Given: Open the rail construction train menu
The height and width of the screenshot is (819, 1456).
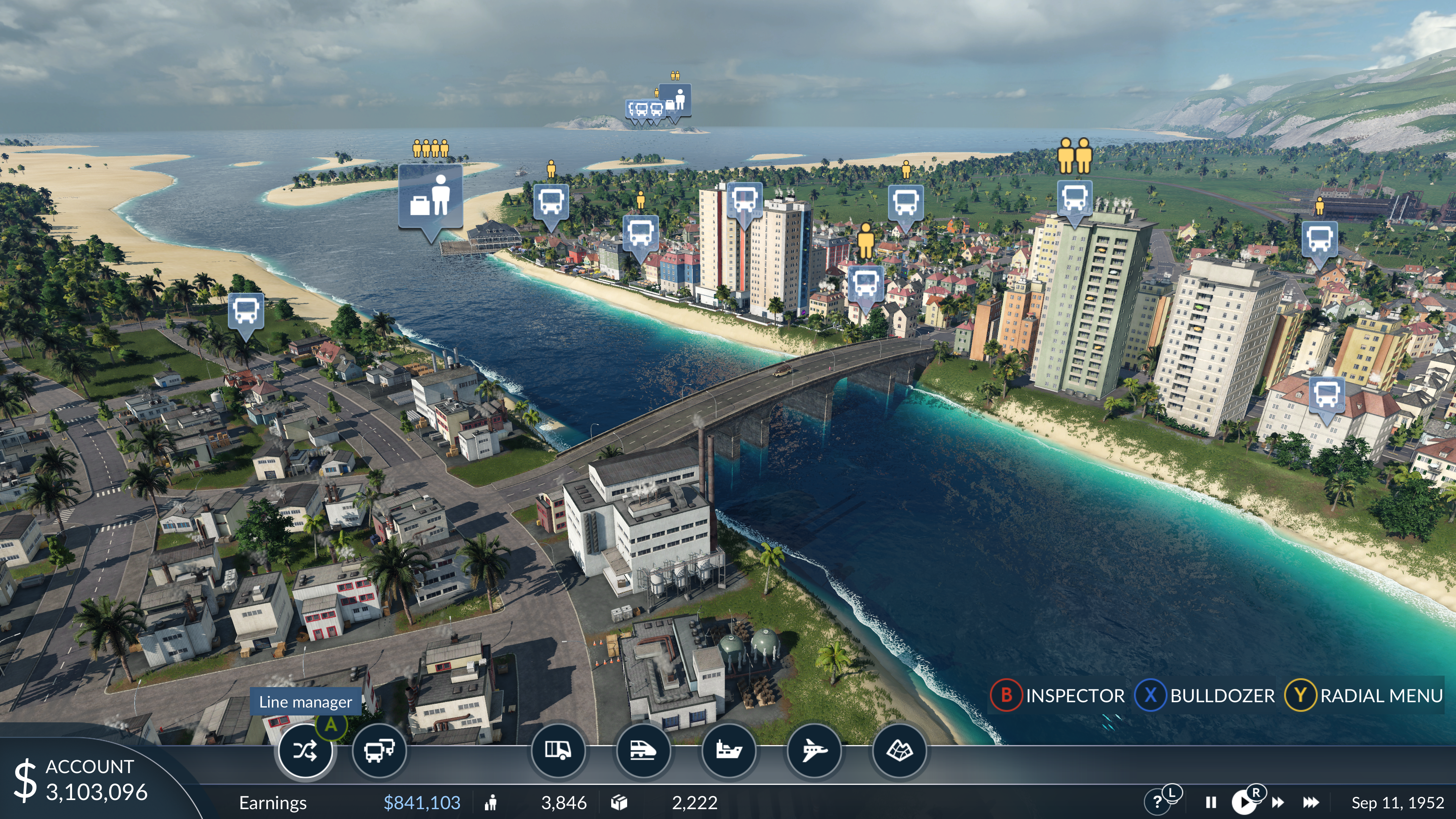Looking at the screenshot, I should point(643,751).
